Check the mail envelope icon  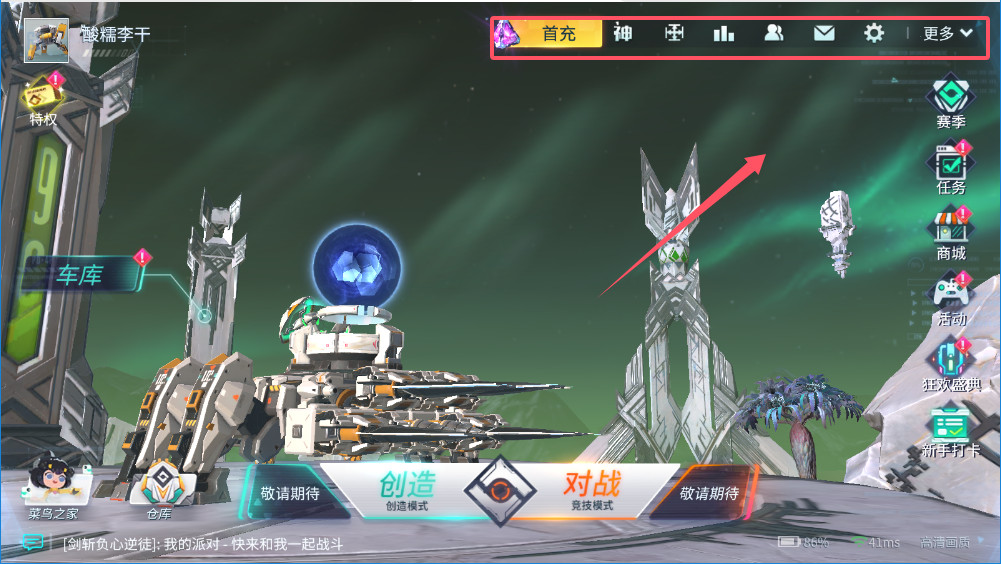pyautogui.click(x=824, y=33)
